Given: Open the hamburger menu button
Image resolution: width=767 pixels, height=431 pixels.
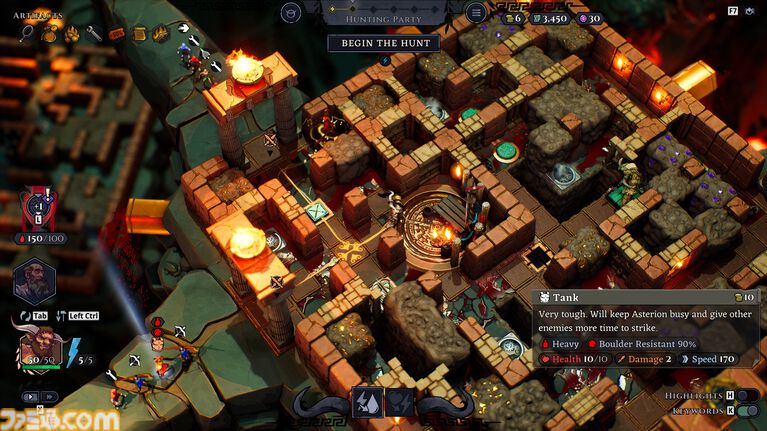Looking at the screenshot, I should (477, 13).
